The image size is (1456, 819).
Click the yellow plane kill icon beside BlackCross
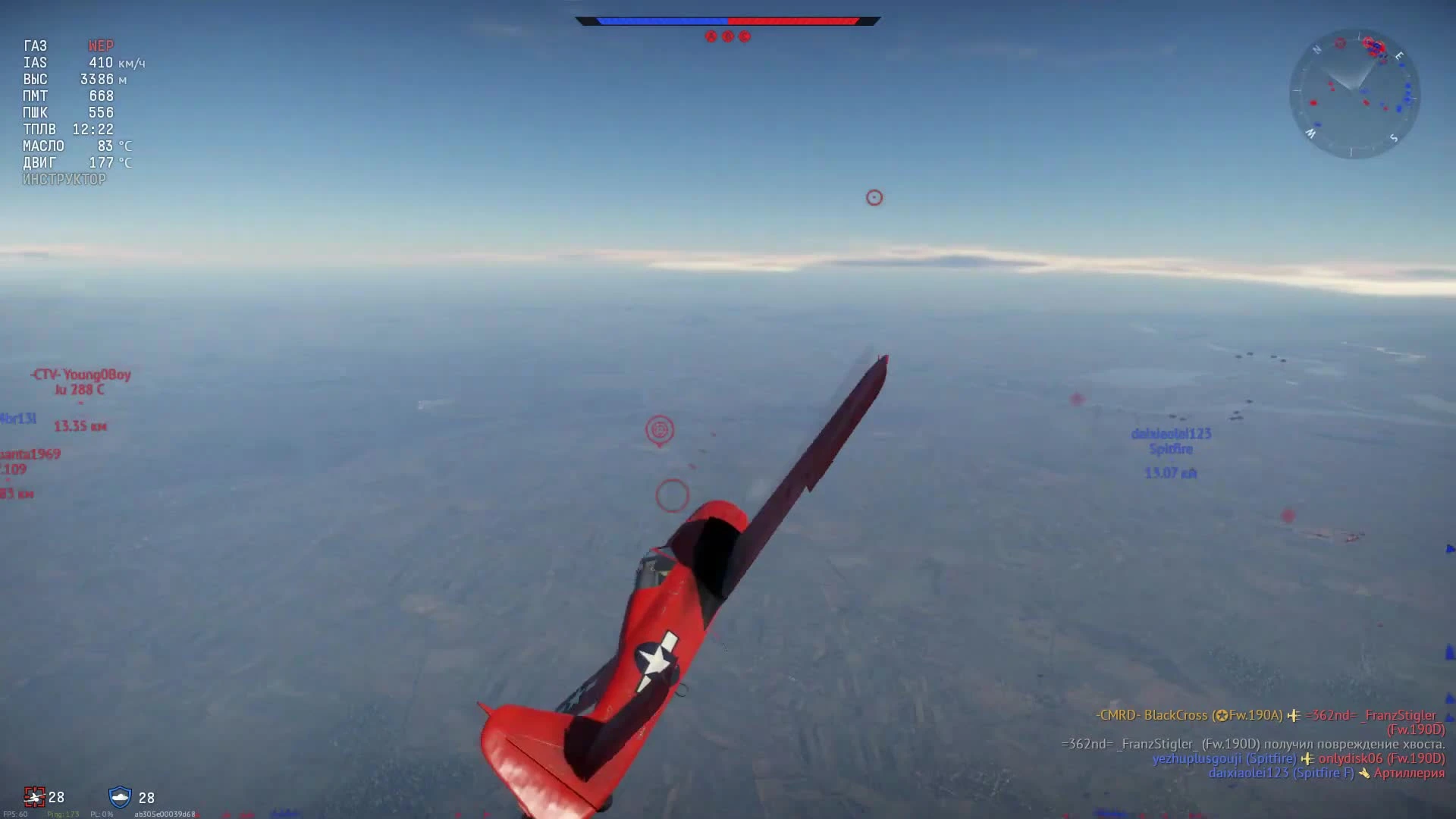pos(1294,716)
